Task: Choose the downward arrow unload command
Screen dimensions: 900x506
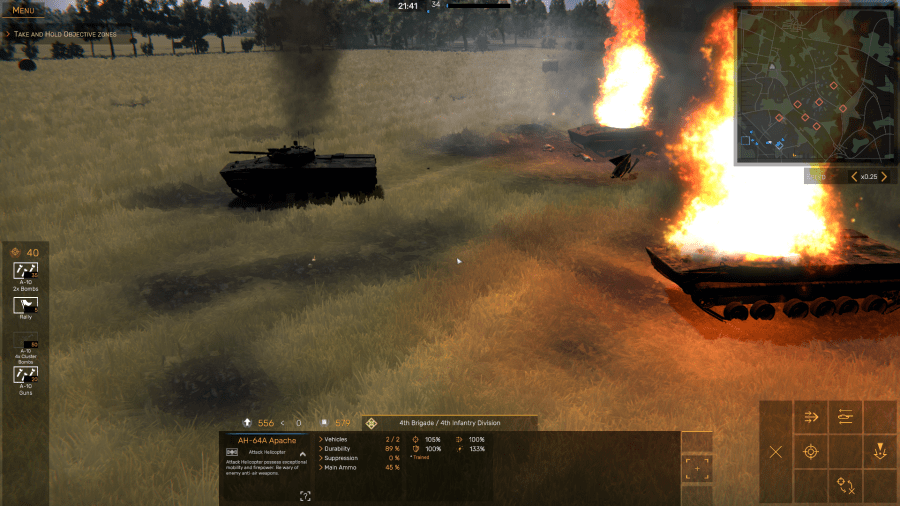Action: (x=880, y=452)
